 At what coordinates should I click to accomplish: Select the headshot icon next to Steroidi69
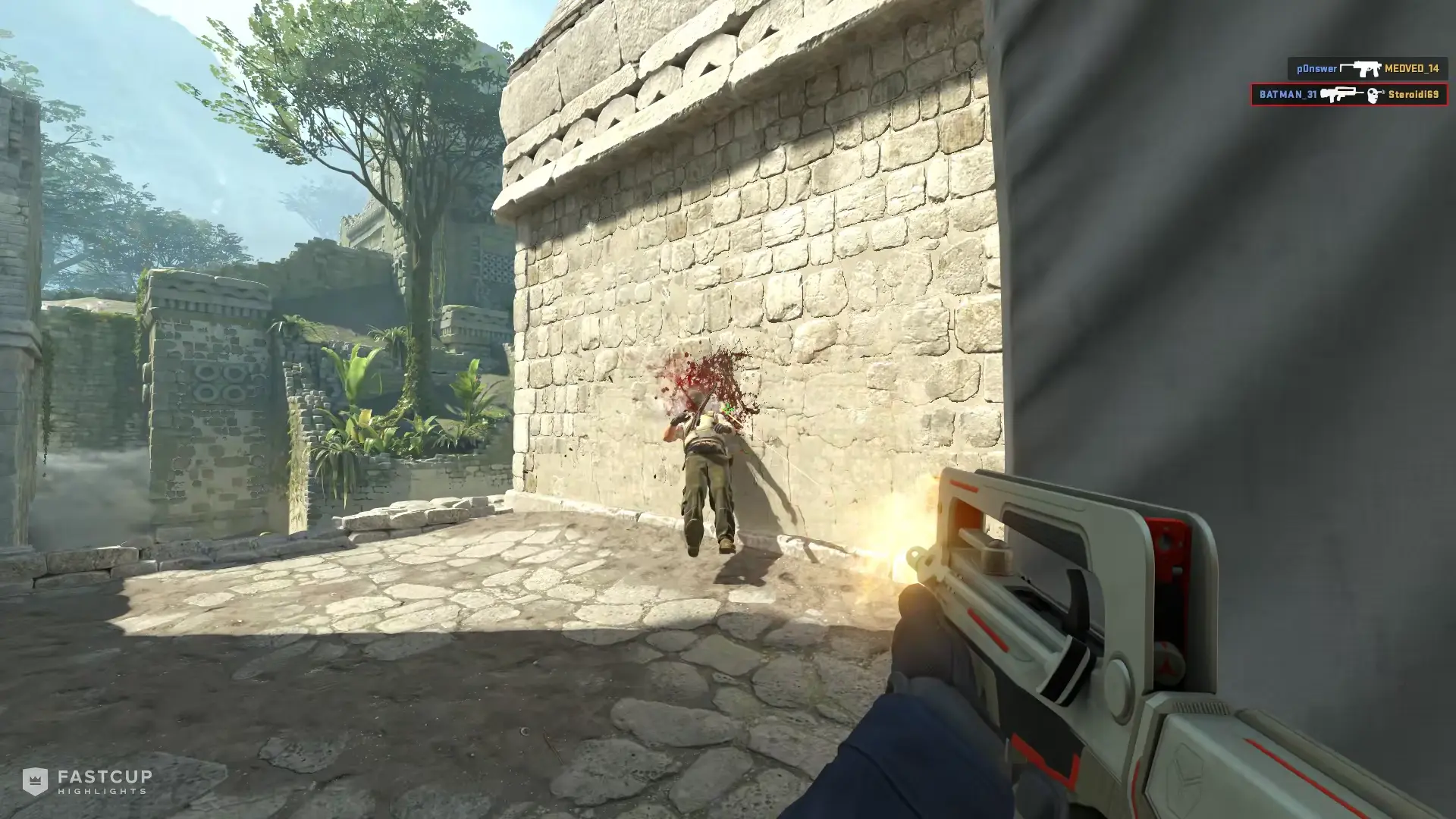(x=1373, y=96)
